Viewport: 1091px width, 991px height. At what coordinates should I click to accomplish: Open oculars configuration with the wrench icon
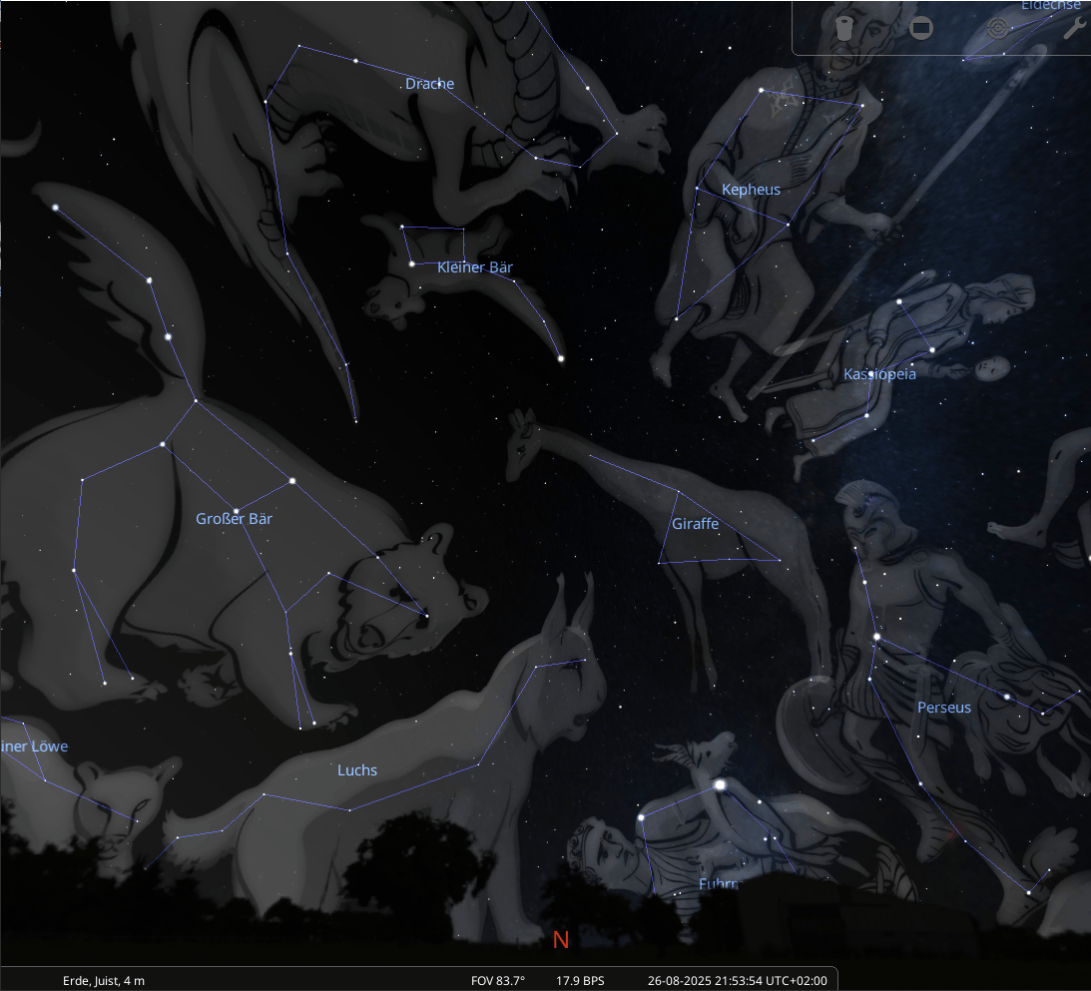coord(1073,28)
